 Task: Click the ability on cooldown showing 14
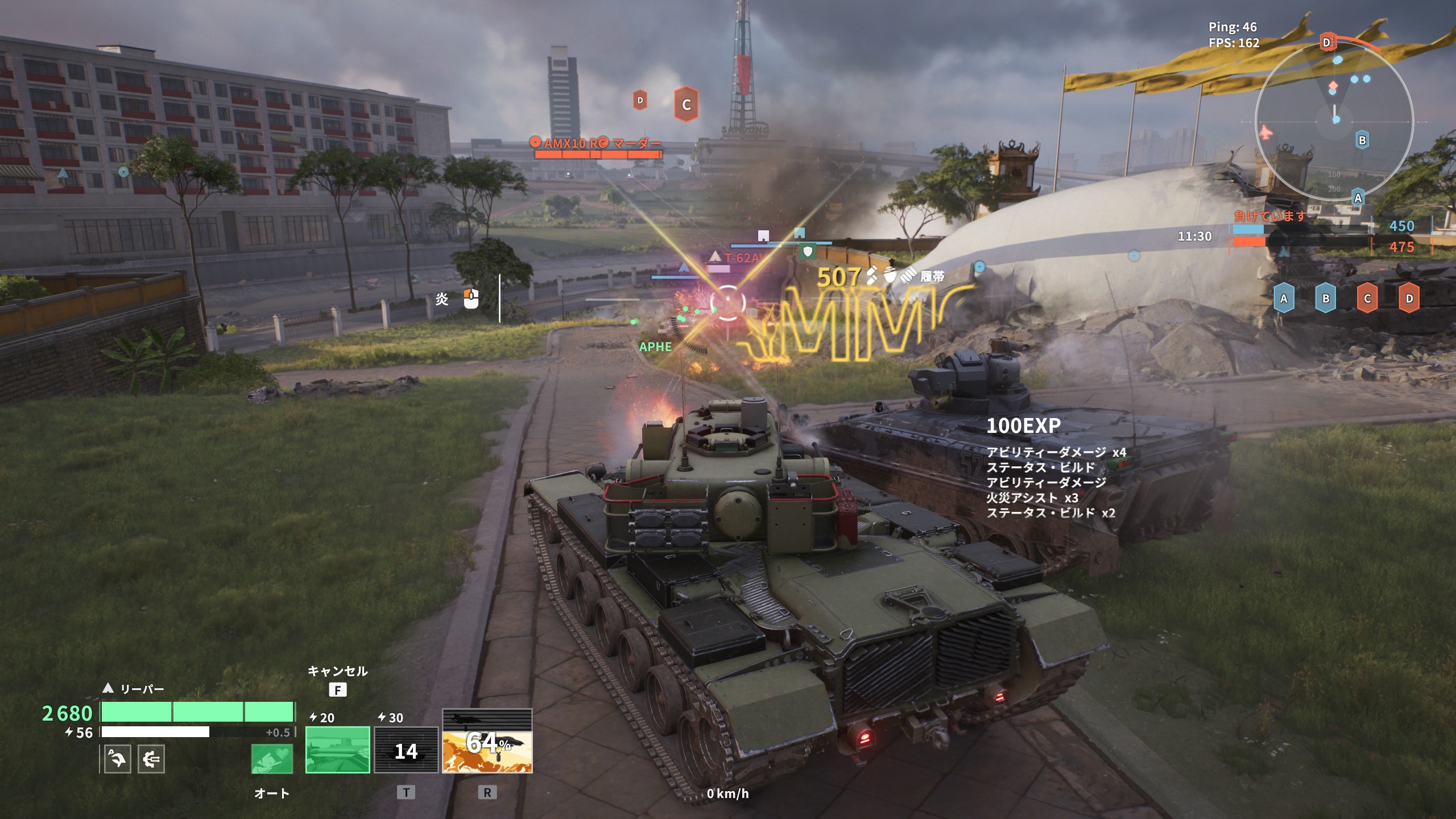pyautogui.click(x=406, y=750)
